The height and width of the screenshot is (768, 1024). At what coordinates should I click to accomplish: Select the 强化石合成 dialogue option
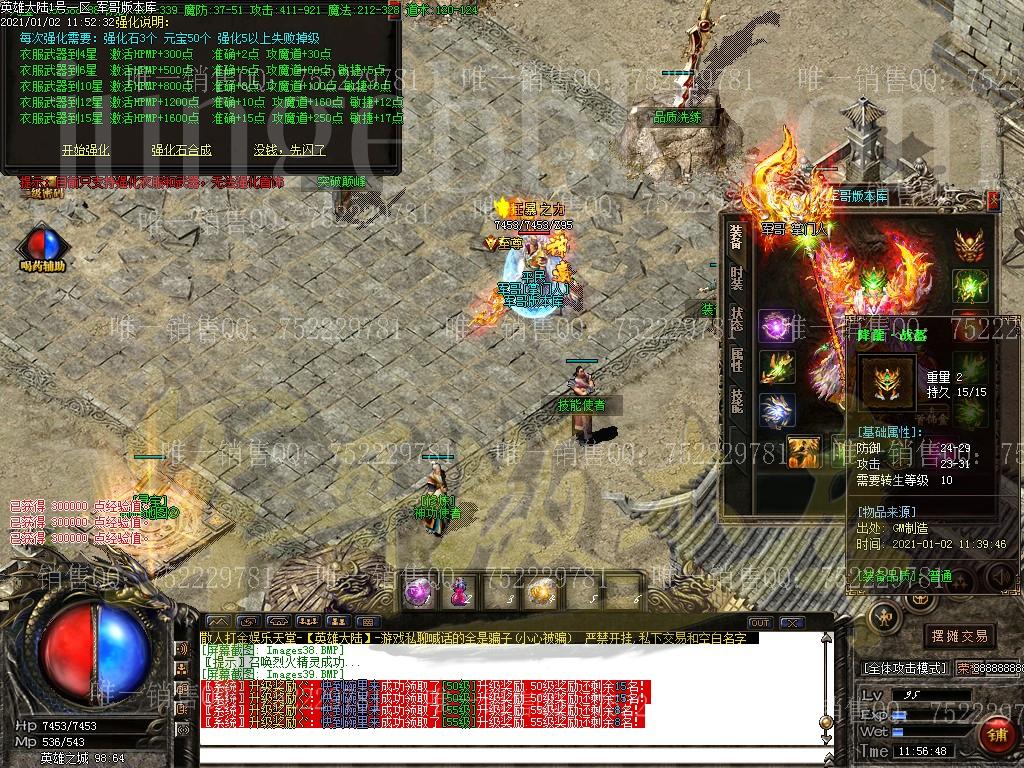[x=181, y=150]
